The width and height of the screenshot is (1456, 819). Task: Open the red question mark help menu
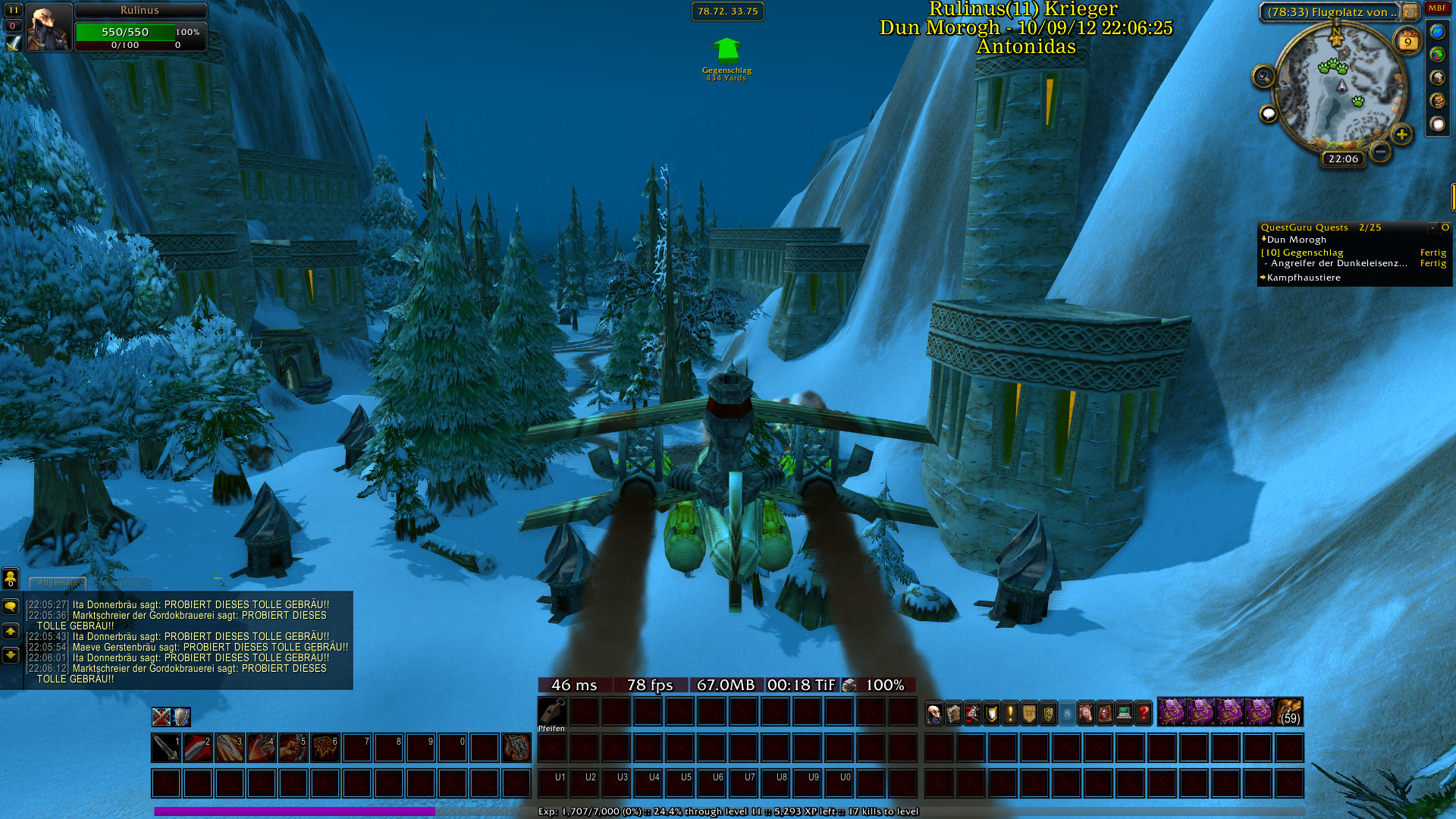pos(1144,713)
